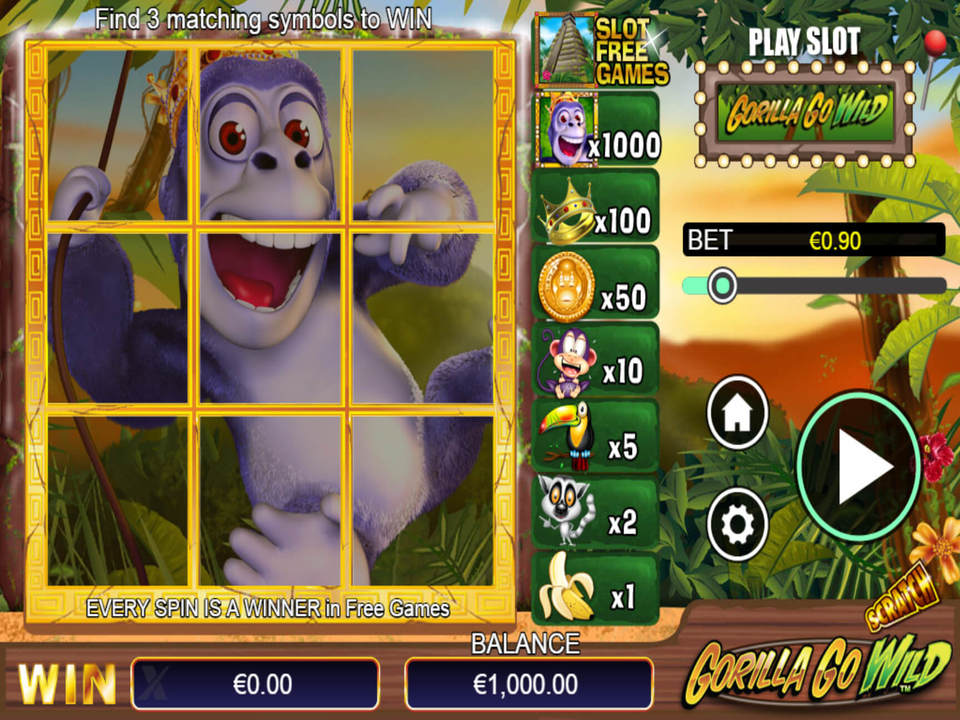Select the lemur x2 prize entry

pyautogui.click(x=596, y=514)
